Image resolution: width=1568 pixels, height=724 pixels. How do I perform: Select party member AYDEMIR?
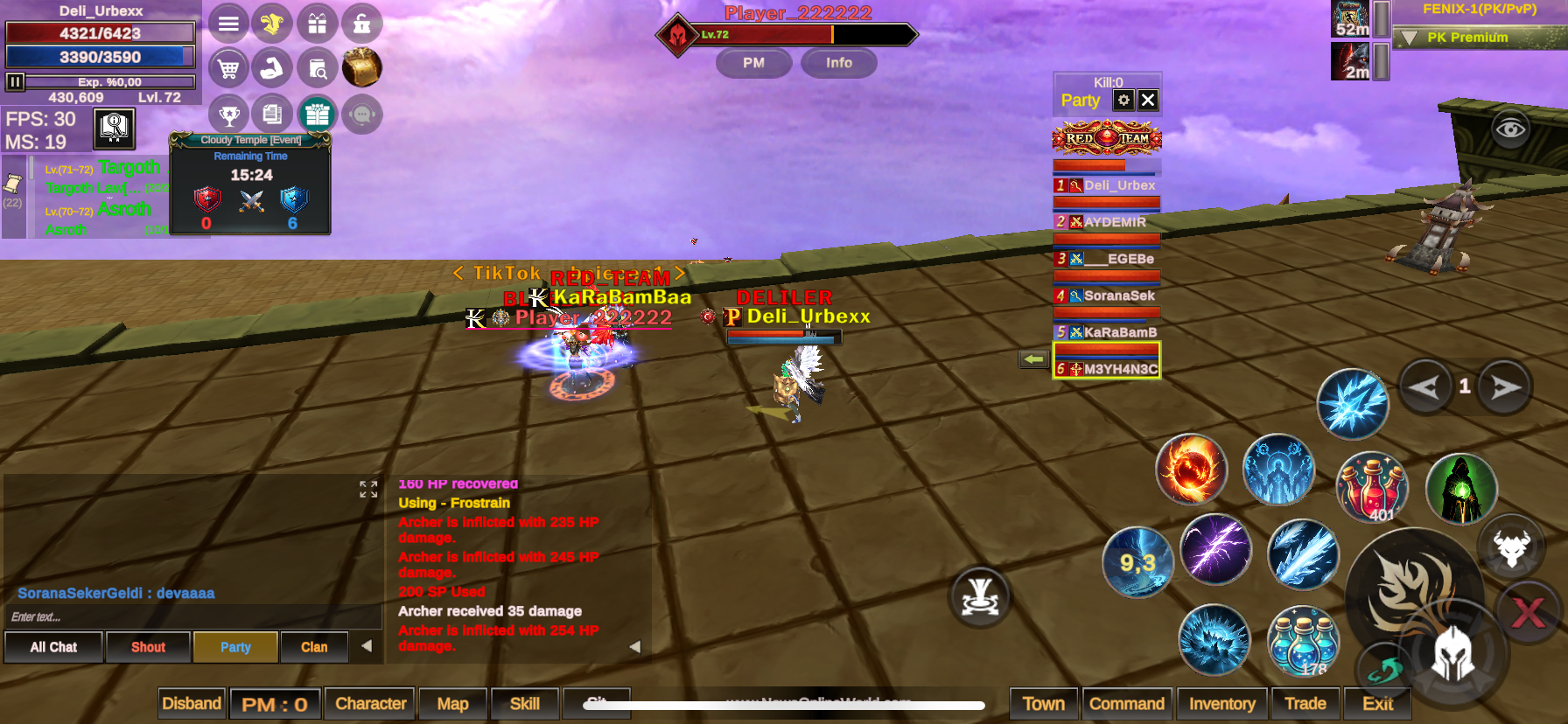(x=1108, y=222)
